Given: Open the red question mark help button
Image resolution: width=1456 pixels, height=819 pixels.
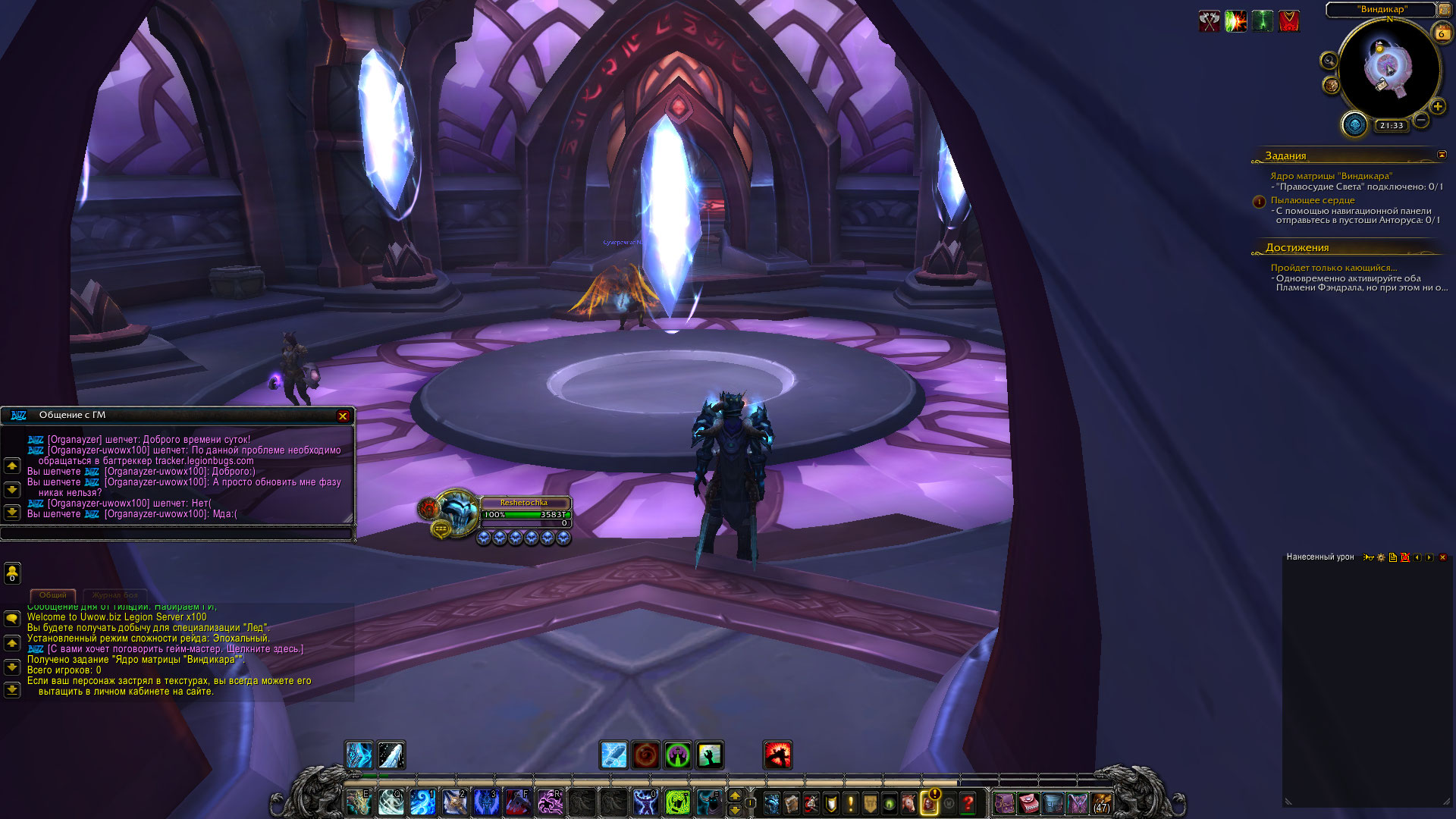Looking at the screenshot, I should [968, 802].
